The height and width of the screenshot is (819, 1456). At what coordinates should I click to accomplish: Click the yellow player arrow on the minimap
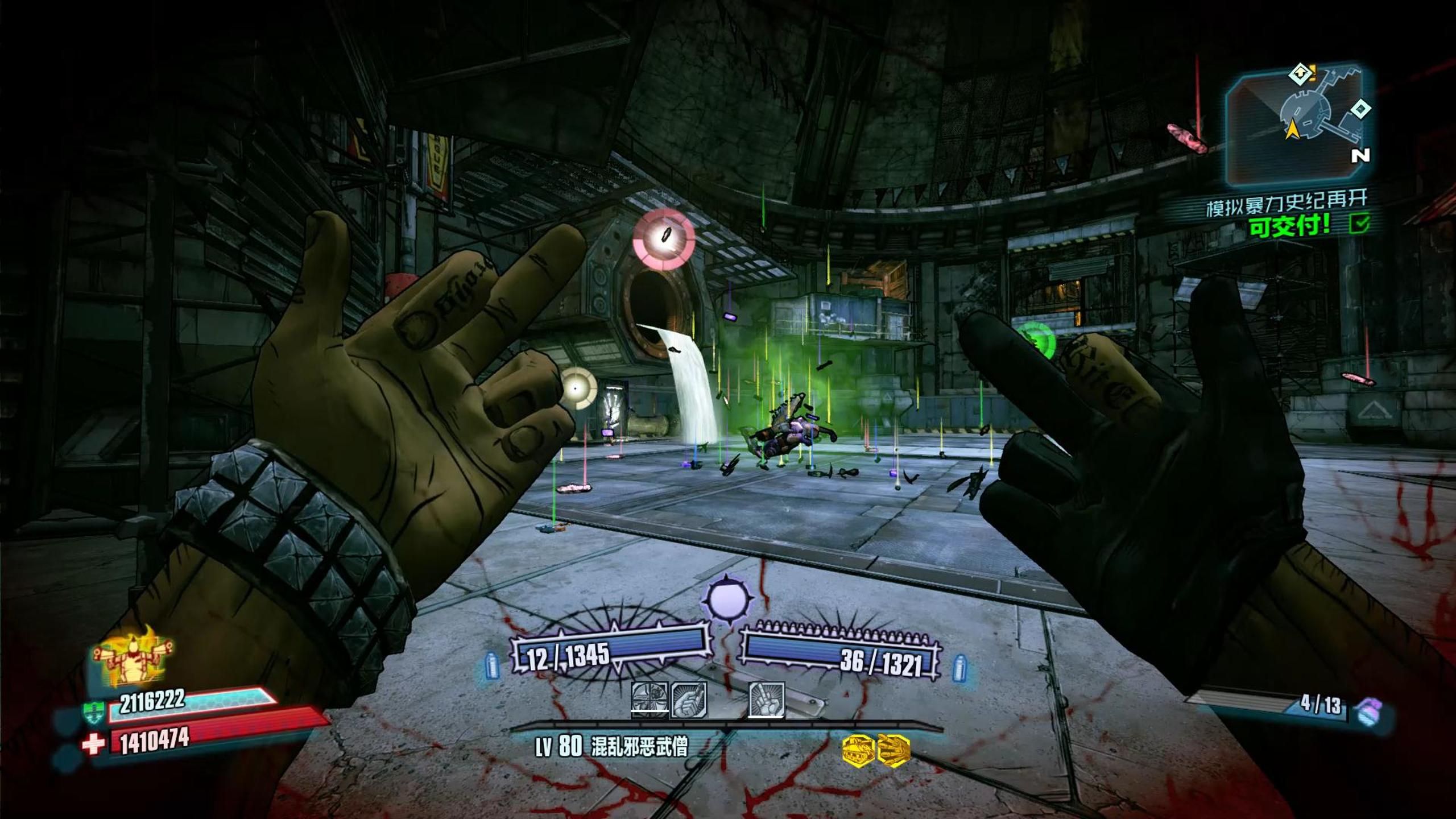[x=1292, y=131]
